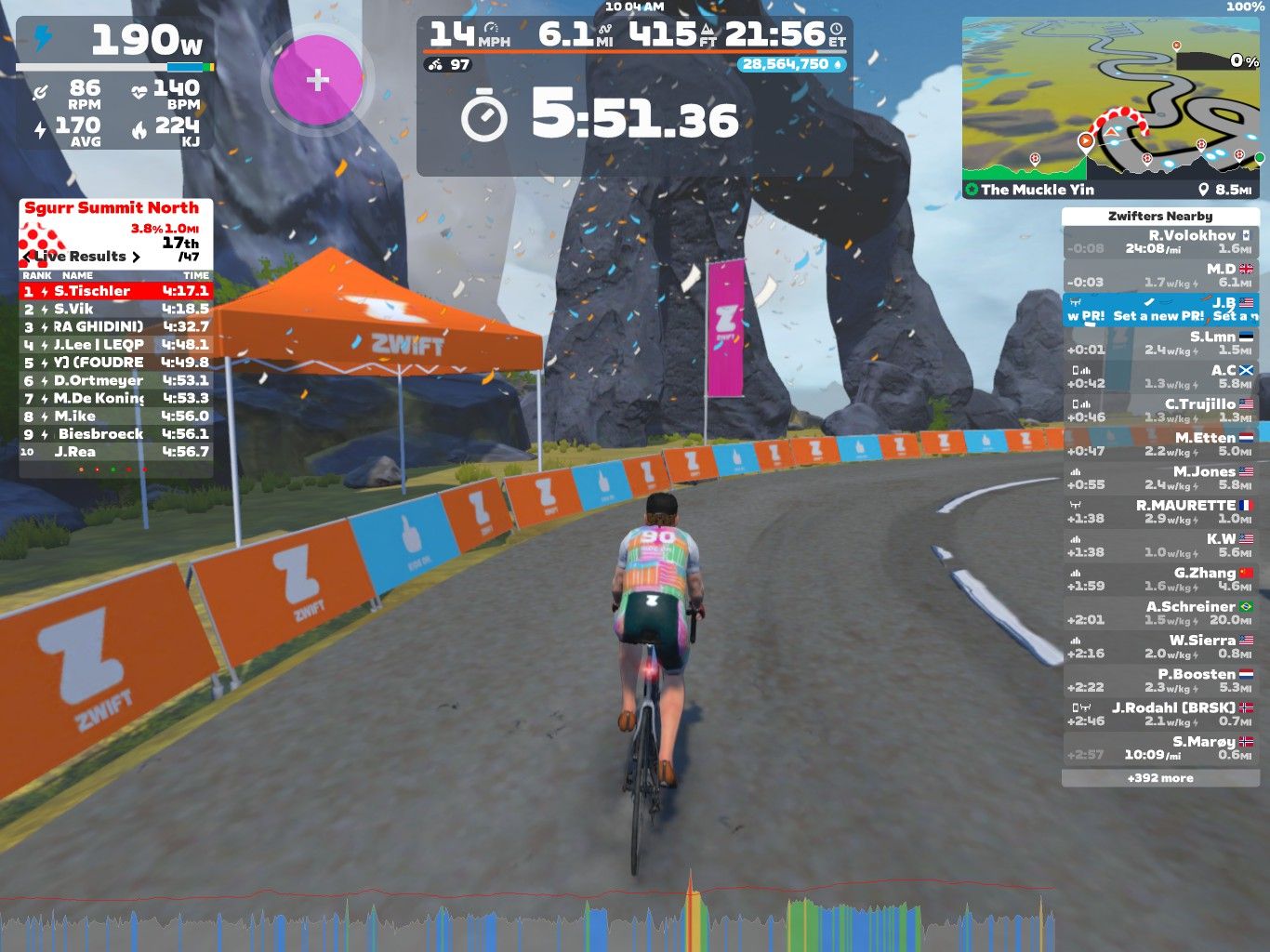This screenshot has height=952, width=1270.
Task: Select R.Volokhov in Zwifters Nearby
Action: coord(1160,243)
